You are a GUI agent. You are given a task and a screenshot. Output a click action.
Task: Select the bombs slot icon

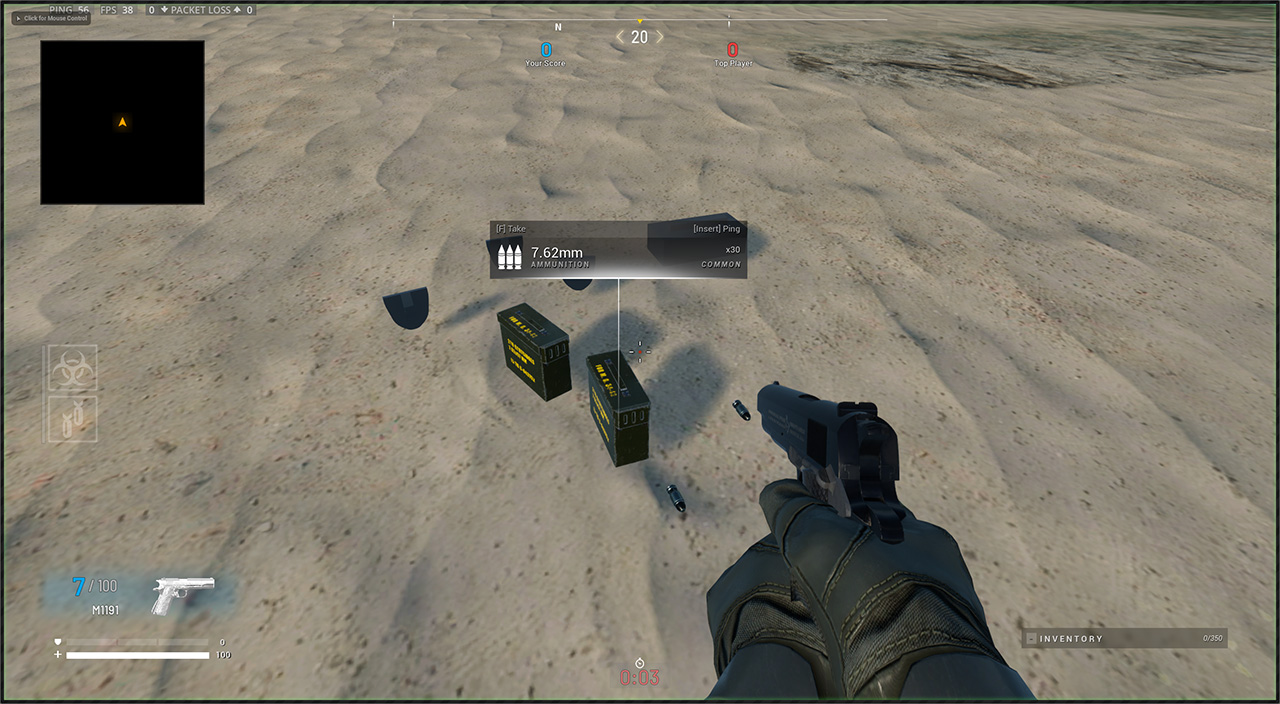[x=73, y=419]
